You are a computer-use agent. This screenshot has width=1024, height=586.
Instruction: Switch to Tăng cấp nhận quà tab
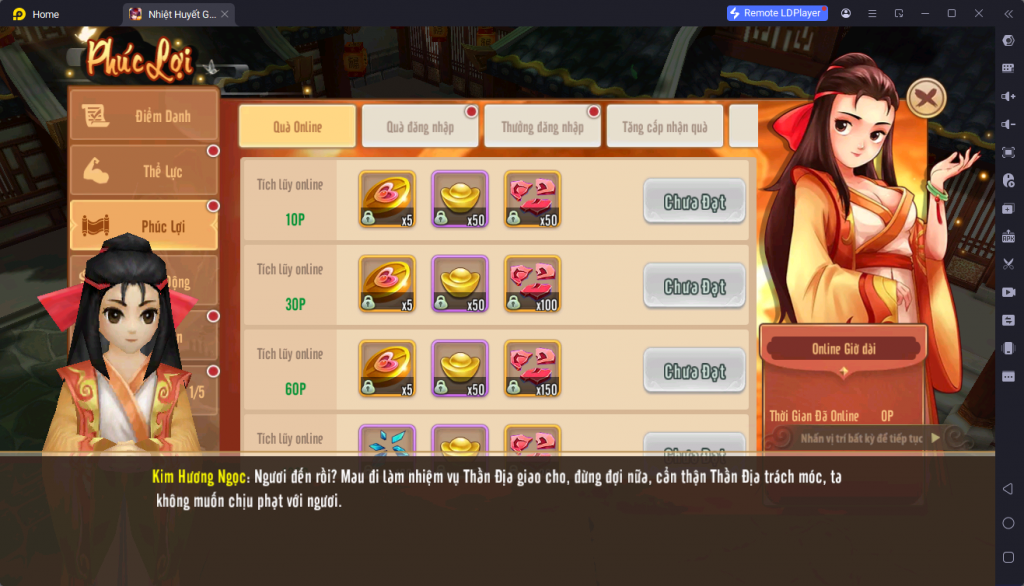[664, 127]
